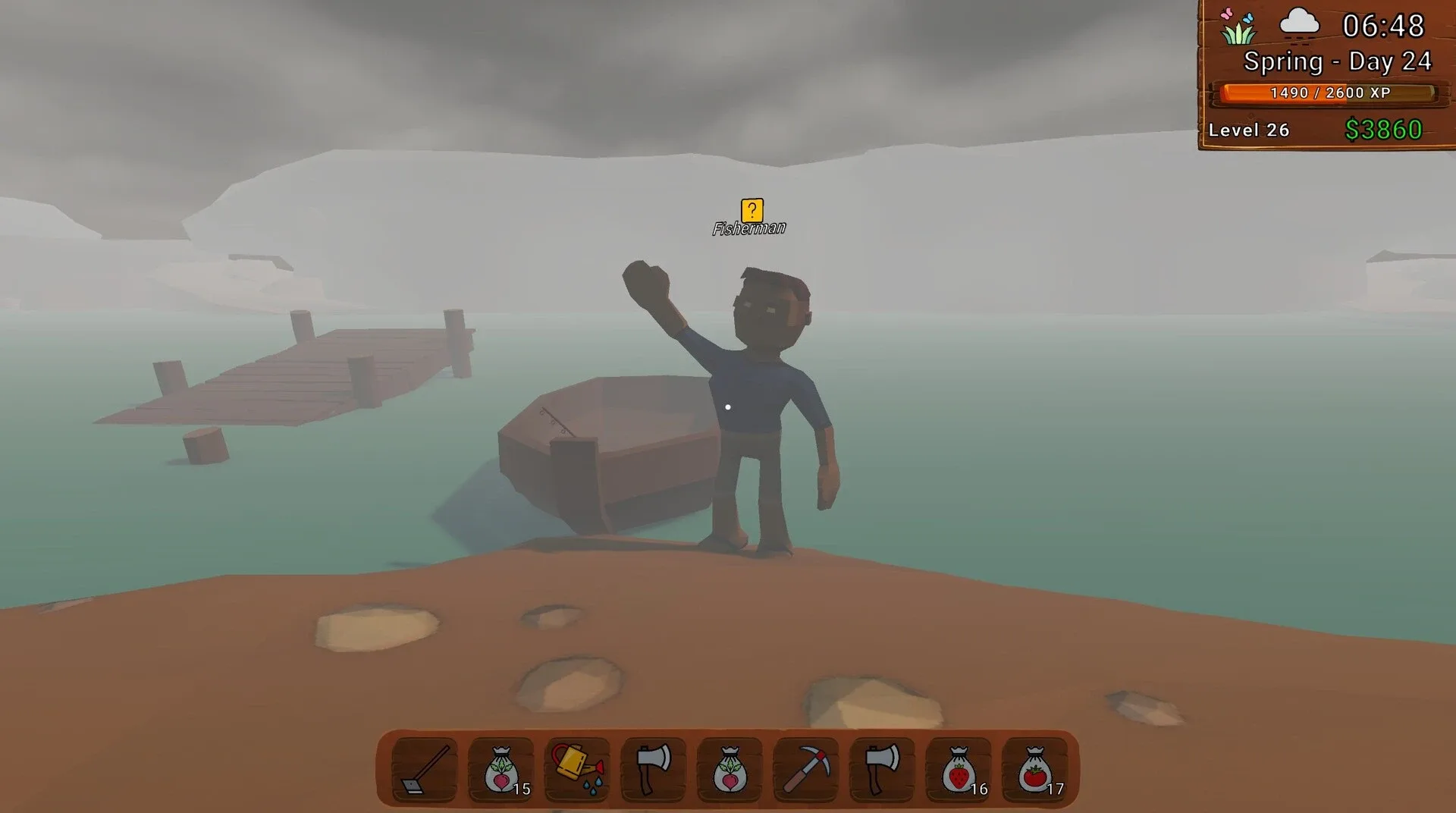Equip the axe in the fourth hotbar slot

tap(654, 769)
